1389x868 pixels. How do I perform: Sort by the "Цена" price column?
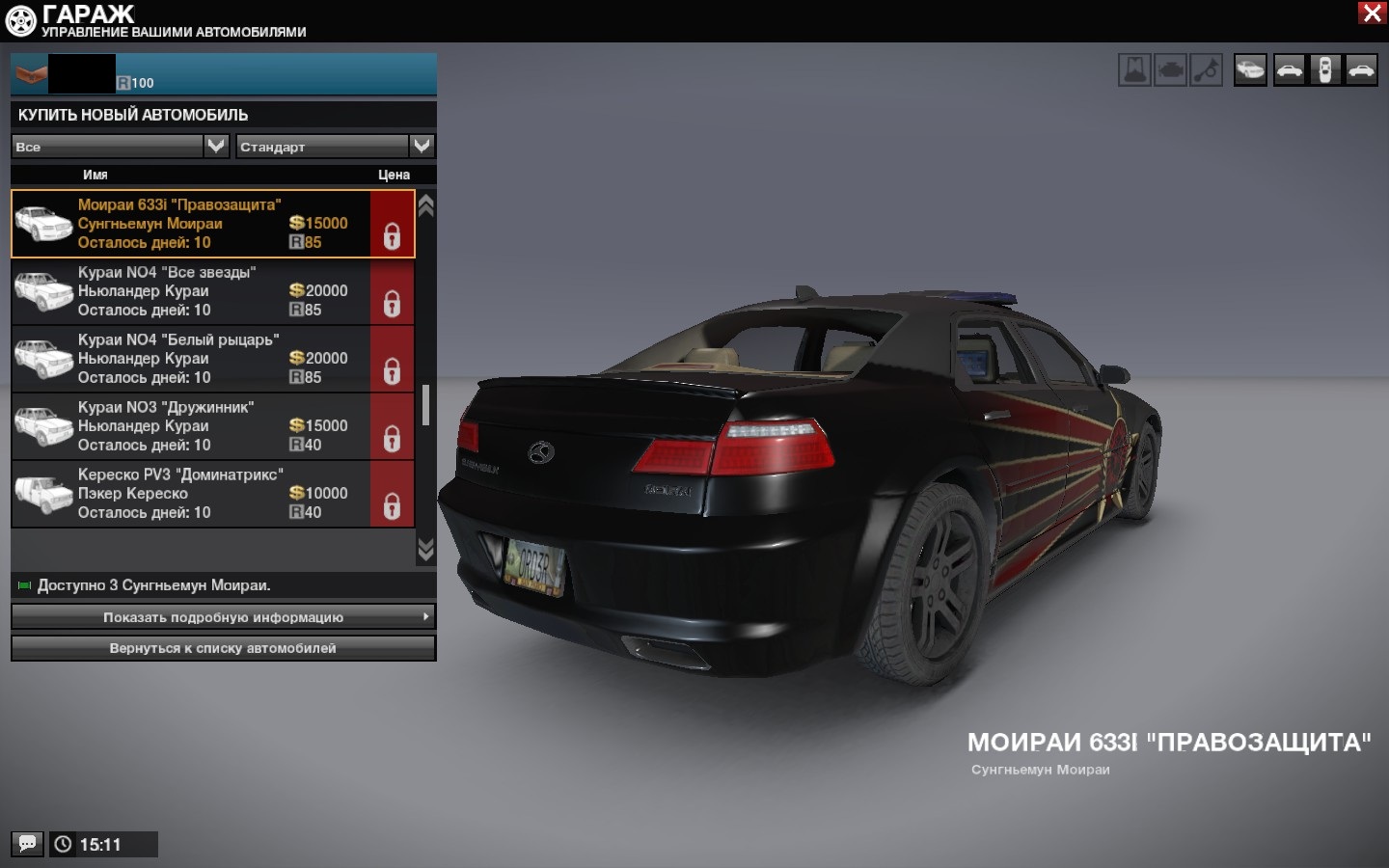pyautogui.click(x=394, y=175)
